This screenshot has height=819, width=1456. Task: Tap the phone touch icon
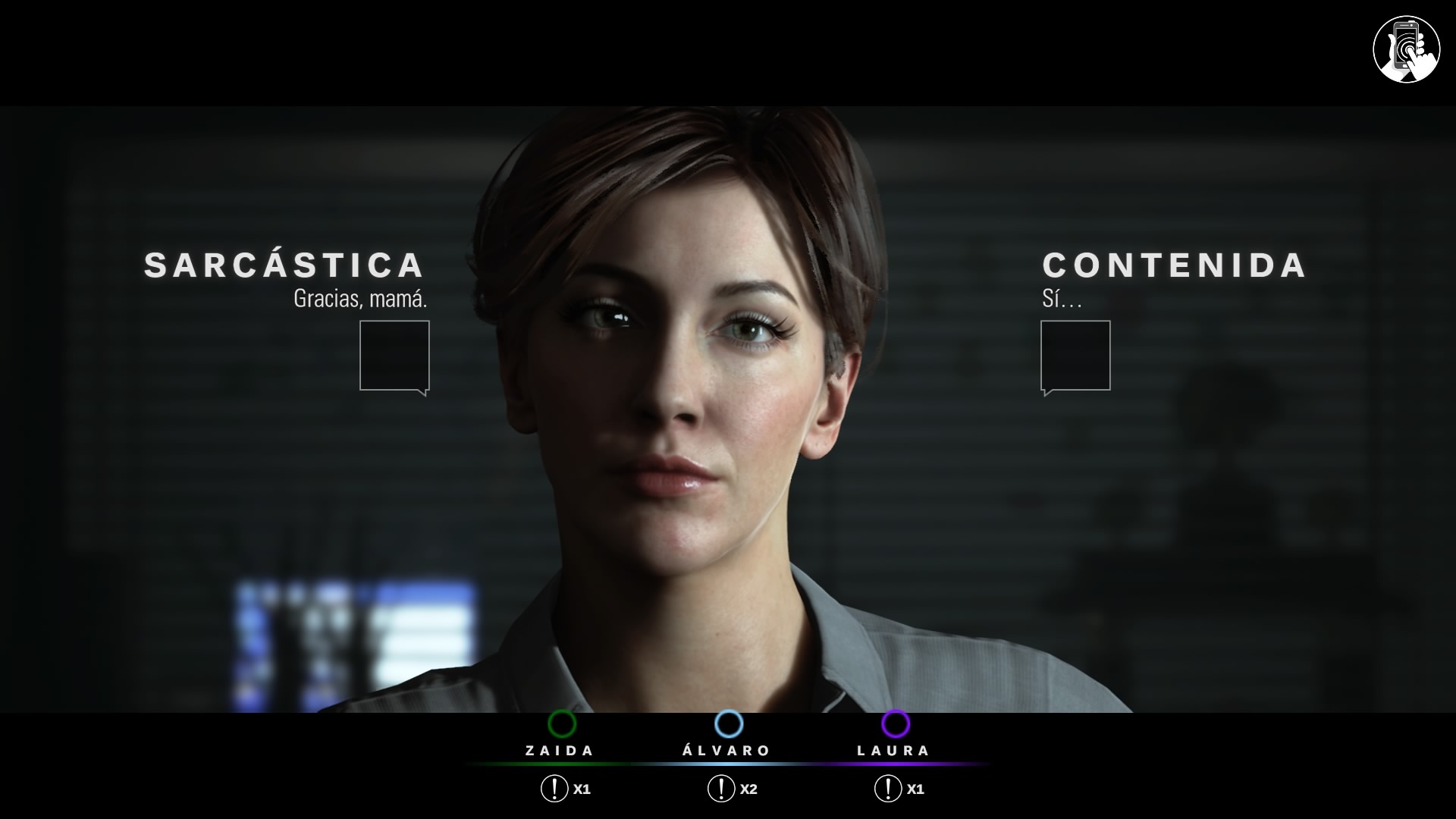tap(1406, 49)
